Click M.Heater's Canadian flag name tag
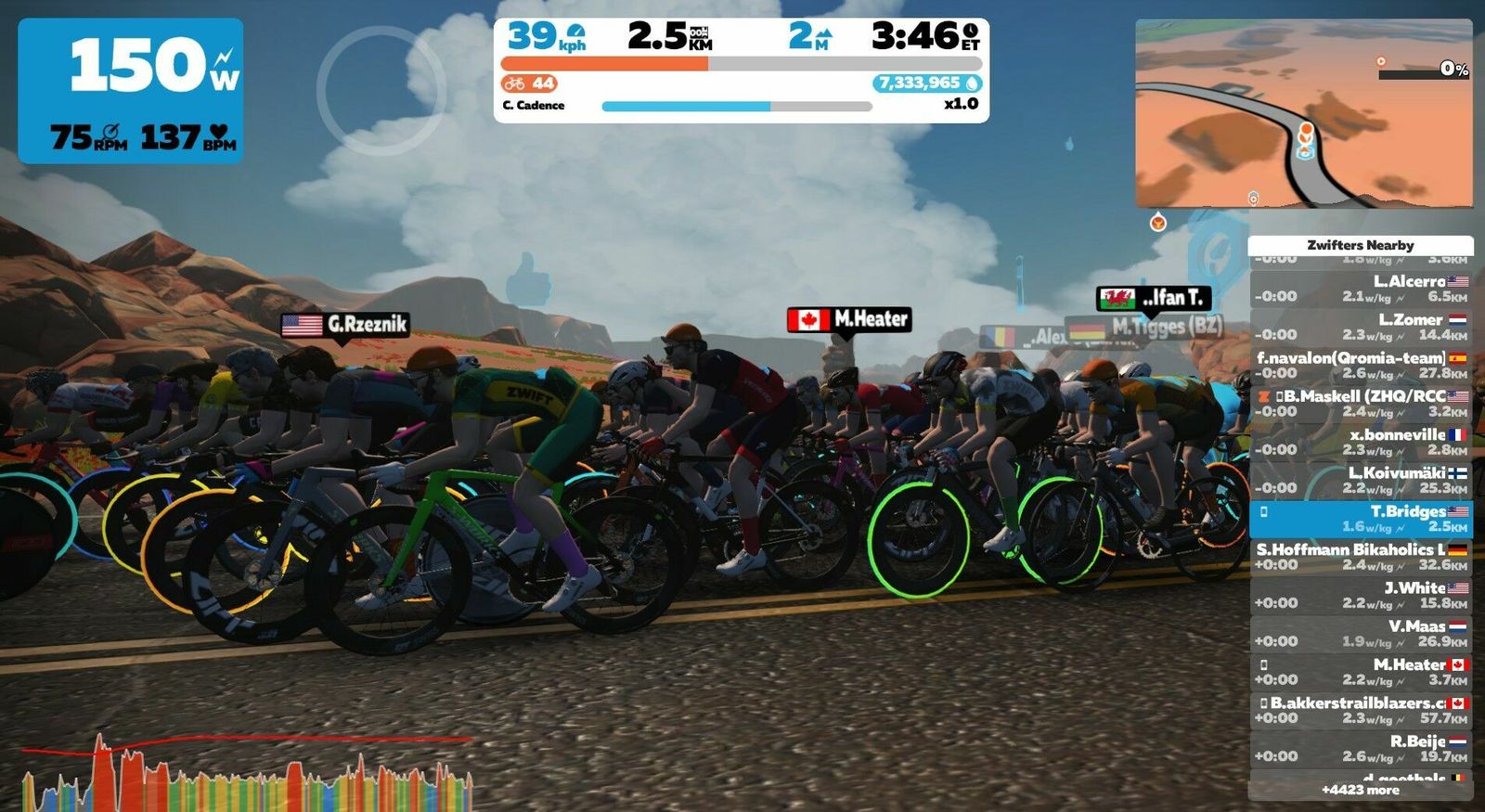The height and width of the screenshot is (812, 1485). pos(848,319)
